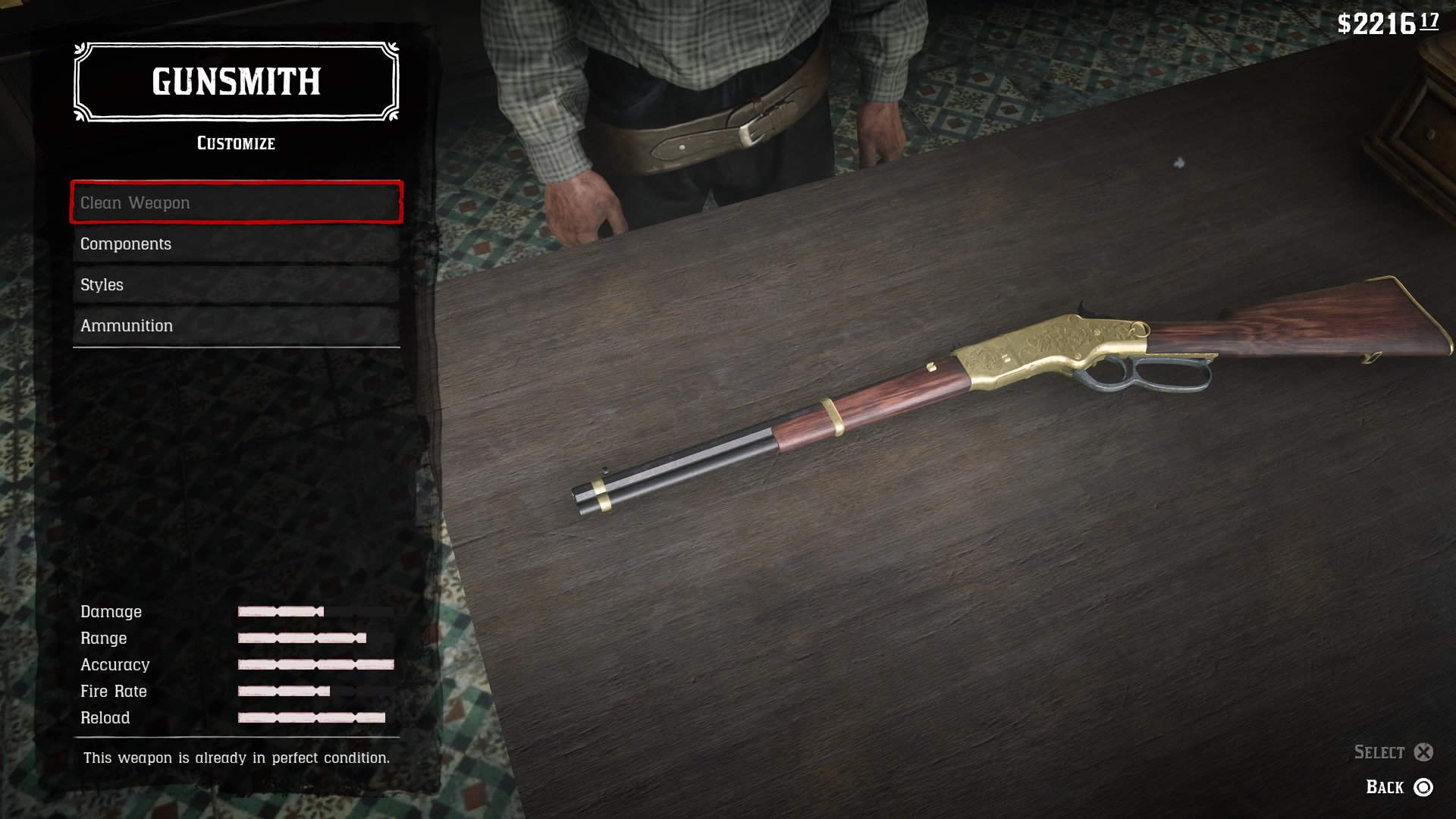Open the Ammunition menu

coord(235,325)
